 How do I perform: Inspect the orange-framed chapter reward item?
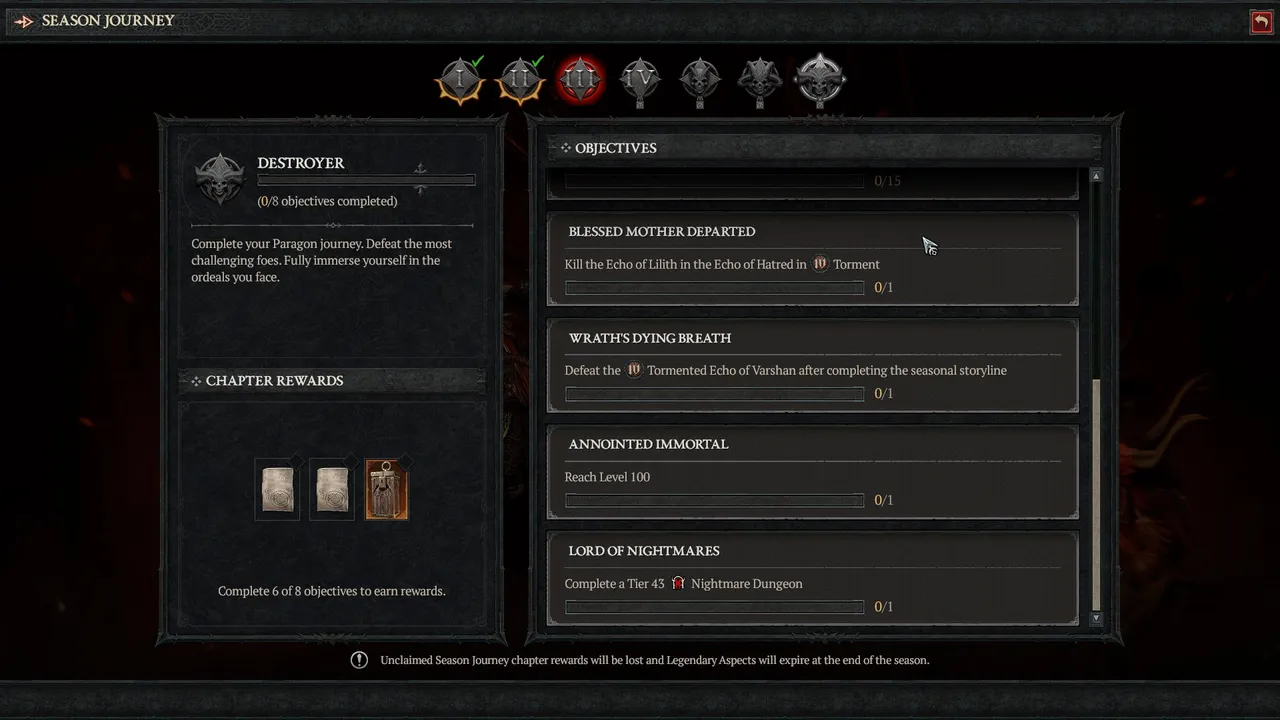pyautogui.click(x=387, y=490)
